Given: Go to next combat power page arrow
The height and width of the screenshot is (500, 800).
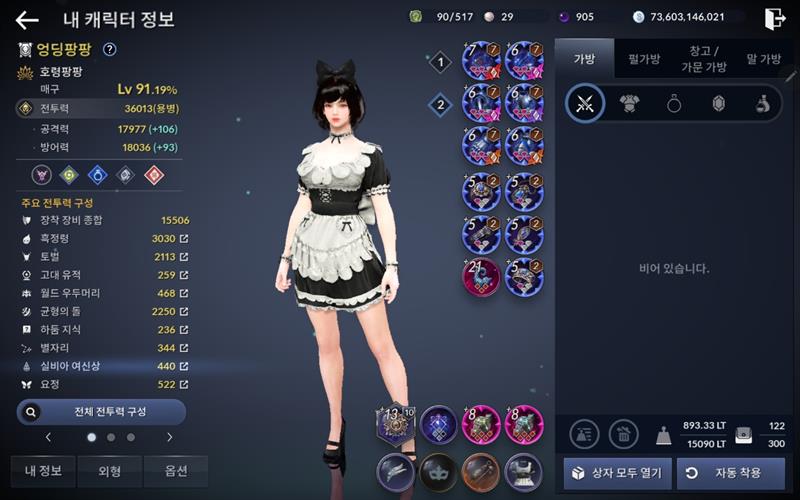Looking at the screenshot, I should (169, 437).
